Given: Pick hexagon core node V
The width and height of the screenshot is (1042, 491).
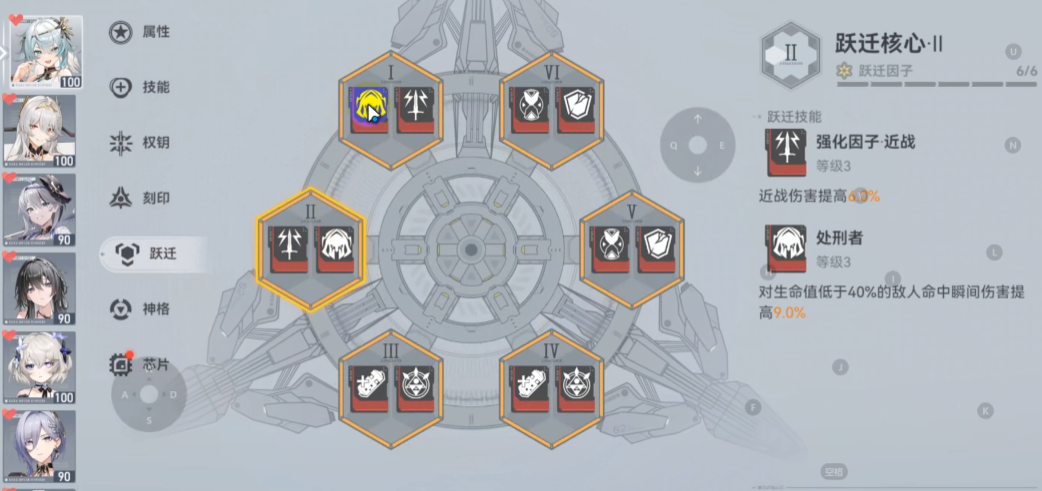Looking at the screenshot, I should pos(632,248).
